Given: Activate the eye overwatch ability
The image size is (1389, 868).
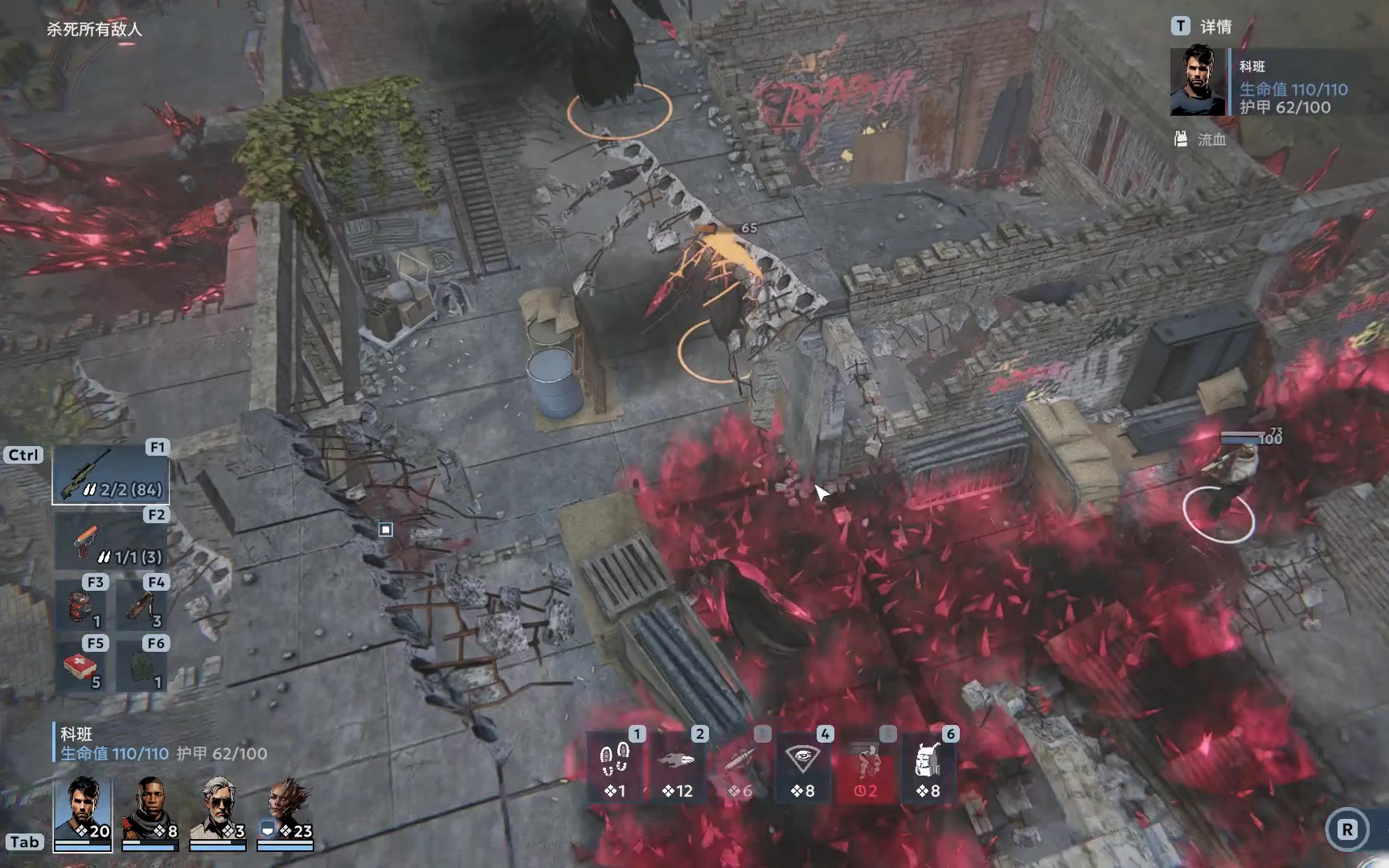Looking at the screenshot, I should tap(802, 767).
